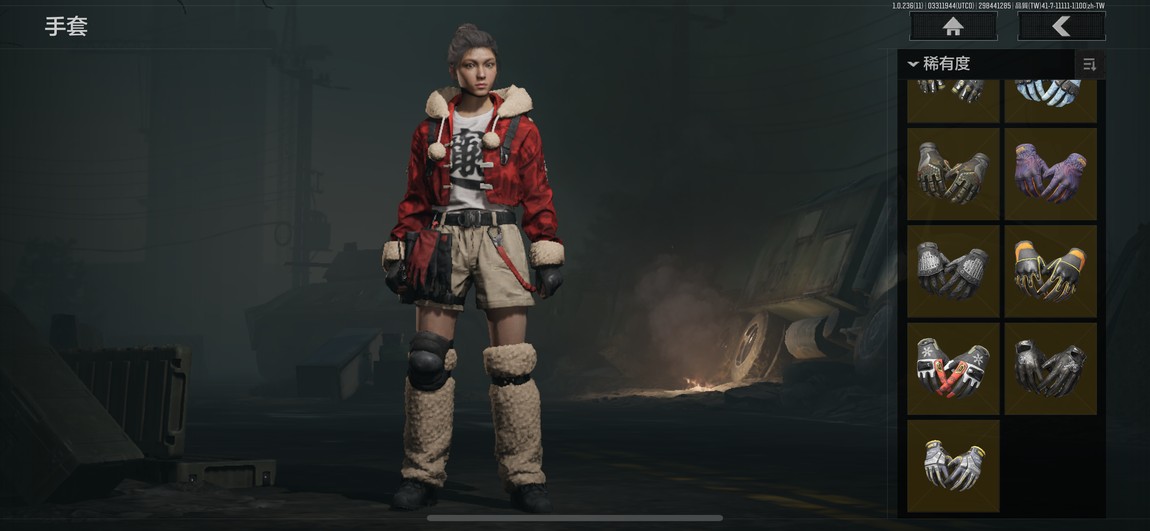The image size is (1150, 531).
Task: Select the purple patterned gloves
Action: [1050, 173]
